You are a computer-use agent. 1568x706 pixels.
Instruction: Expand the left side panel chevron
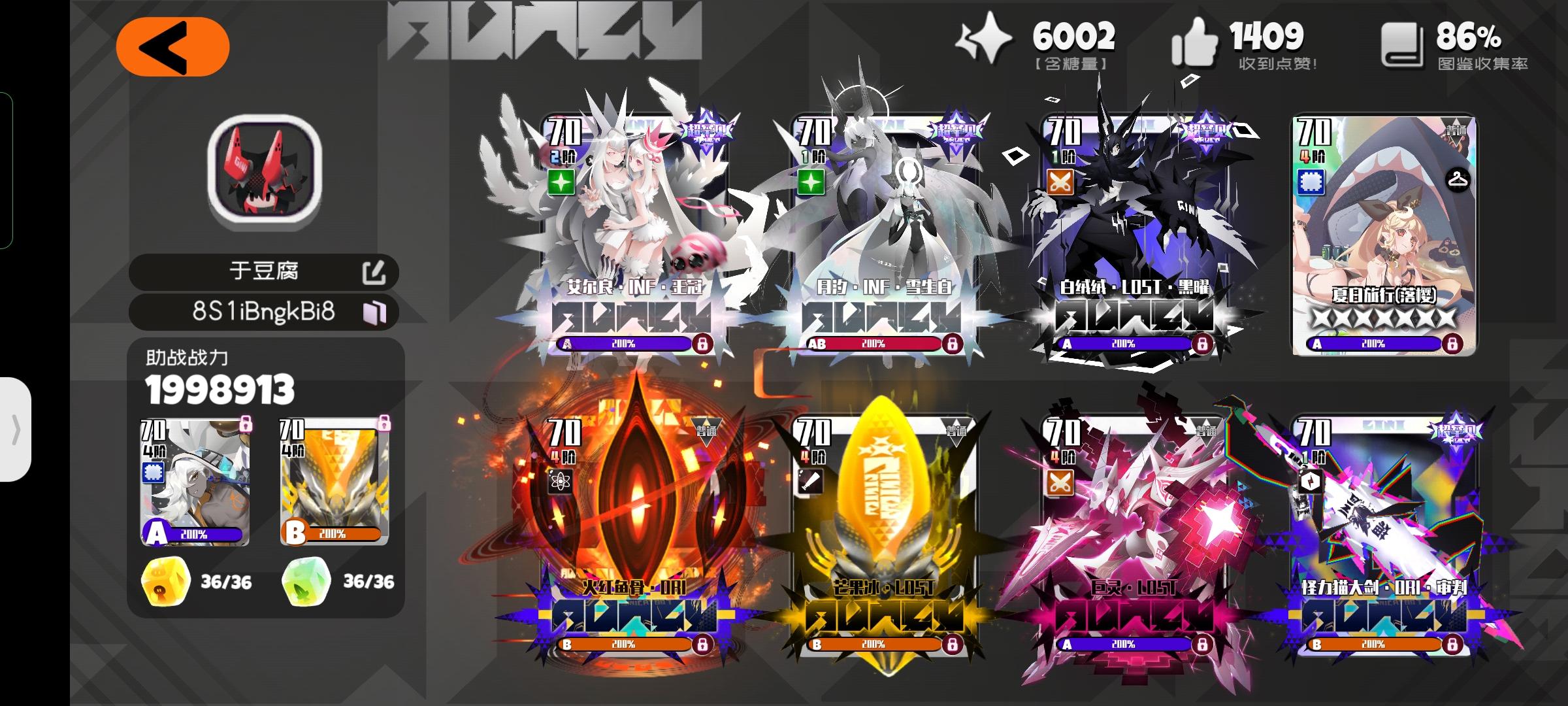tap(16, 431)
